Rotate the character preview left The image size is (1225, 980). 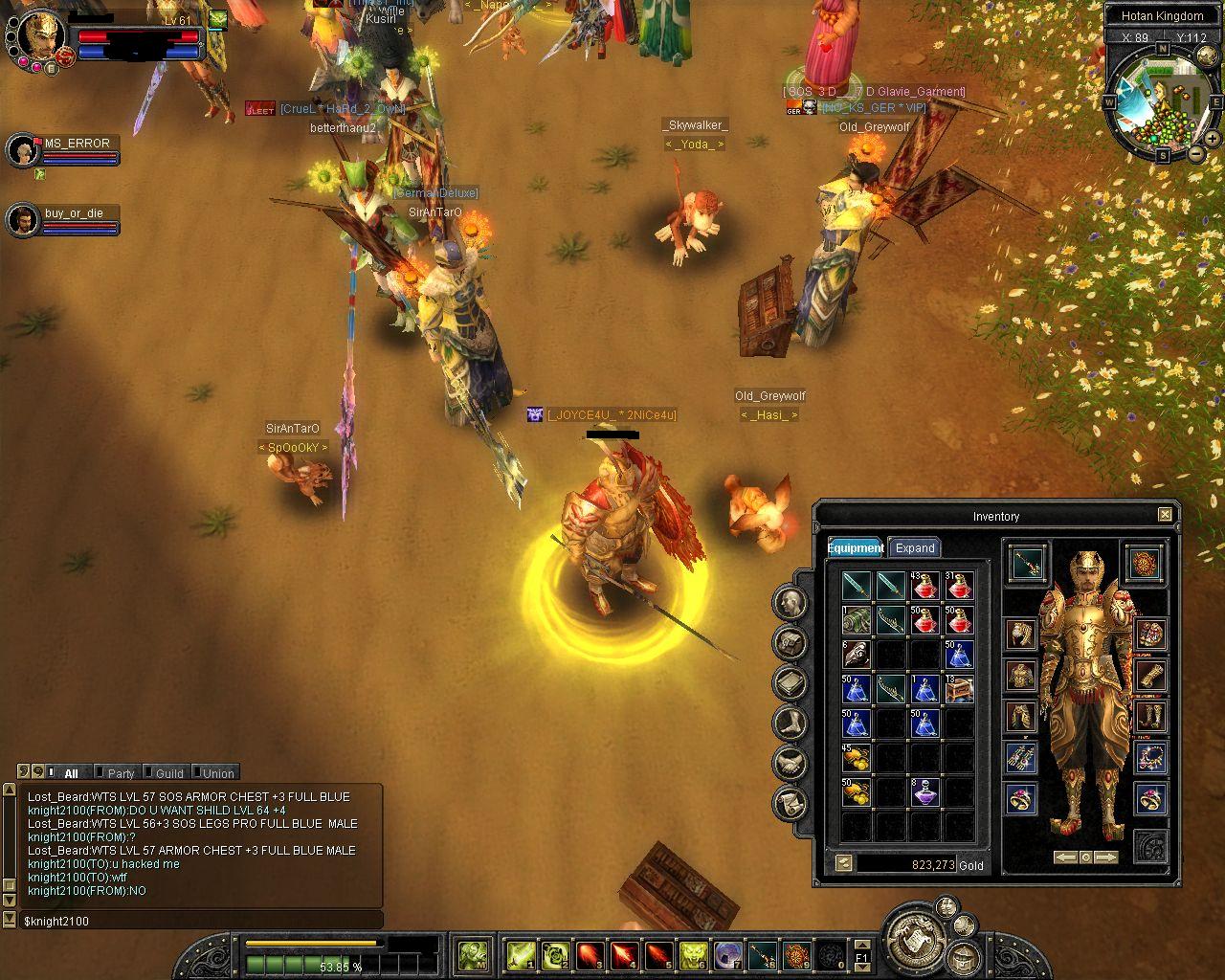(x=1065, y=857)
